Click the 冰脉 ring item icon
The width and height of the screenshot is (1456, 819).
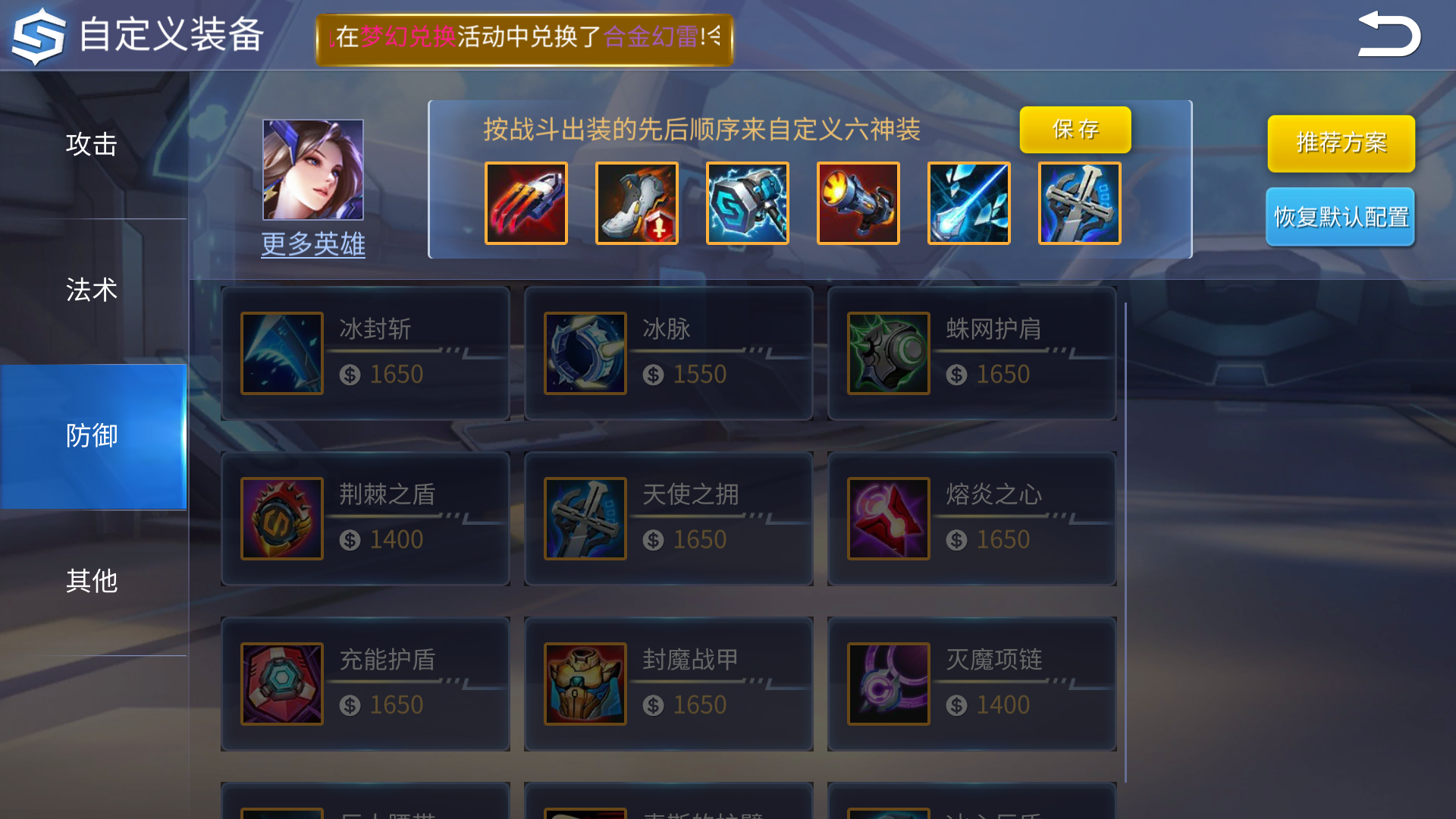(585, 353)
